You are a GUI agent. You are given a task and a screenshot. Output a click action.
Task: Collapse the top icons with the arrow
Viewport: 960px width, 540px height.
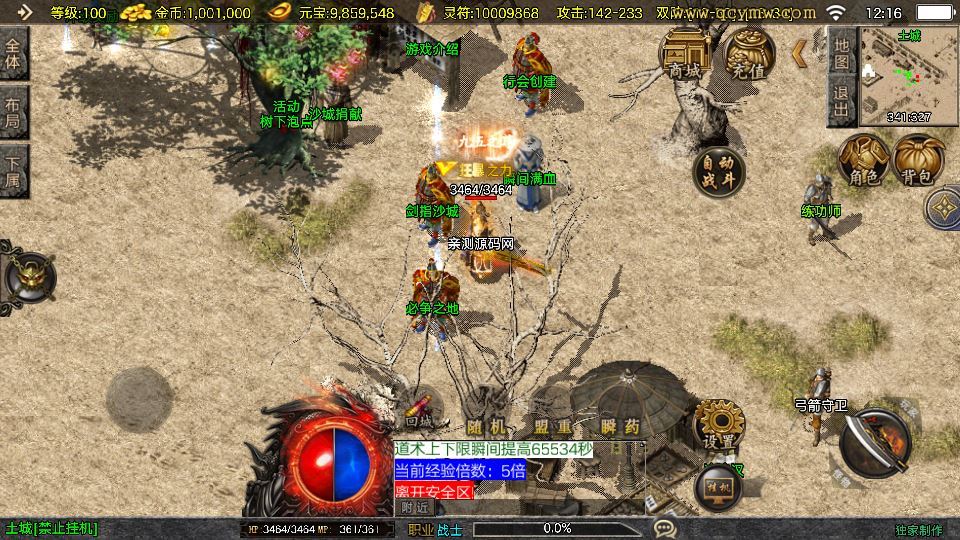tap(800, 52)
